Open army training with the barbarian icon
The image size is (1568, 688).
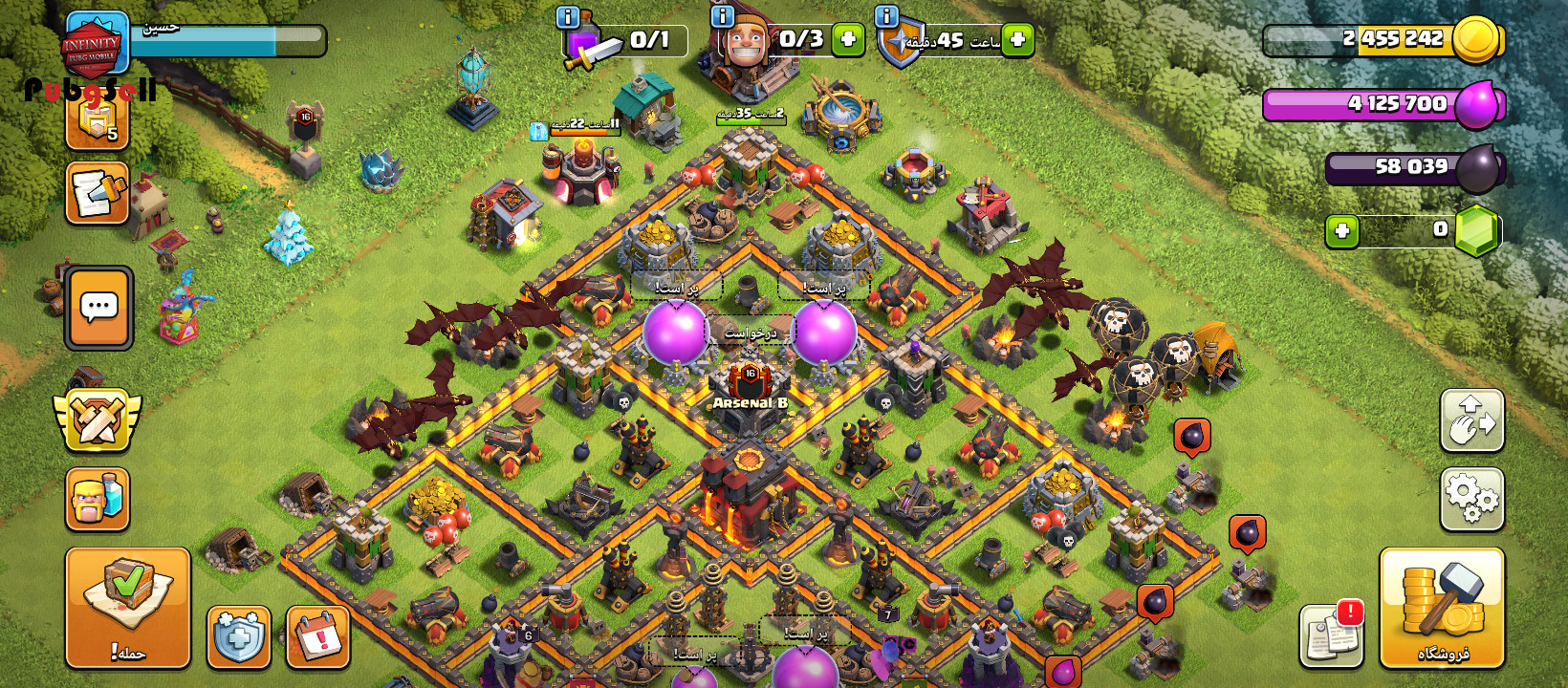(x=98, y=499)
